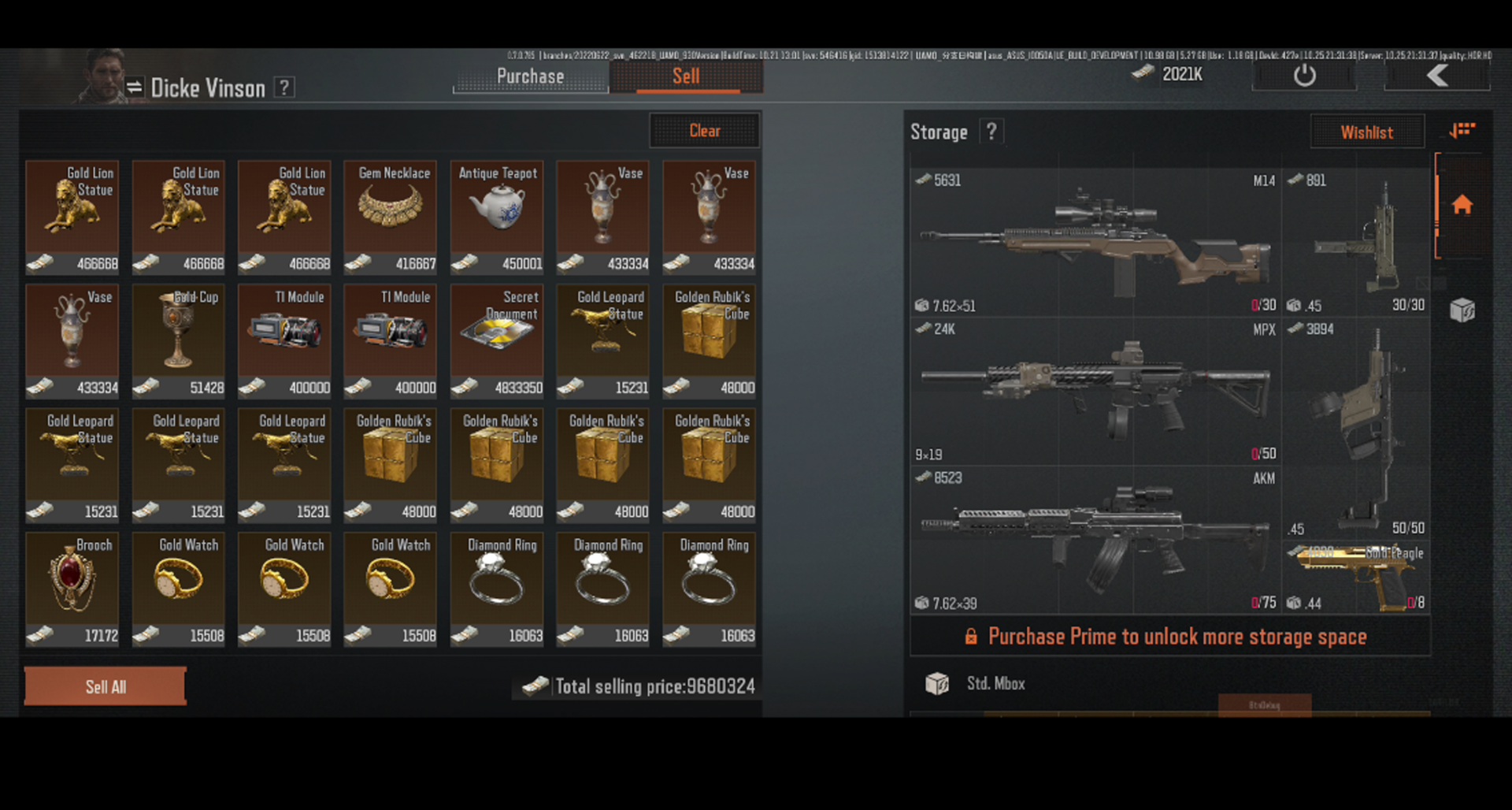Screen dimensions: 1512x810
Task: Choose the AKM rifle in storage
Action: [x=1095, y=540]
